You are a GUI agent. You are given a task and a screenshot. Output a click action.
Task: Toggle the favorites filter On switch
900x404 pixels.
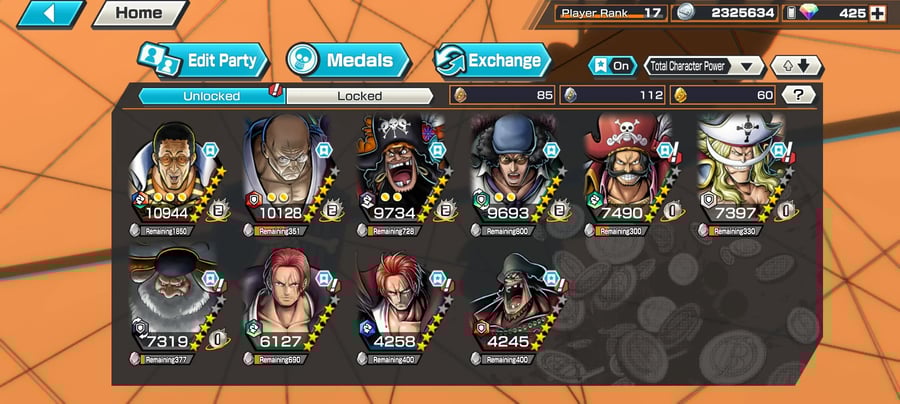click(612, 66)
